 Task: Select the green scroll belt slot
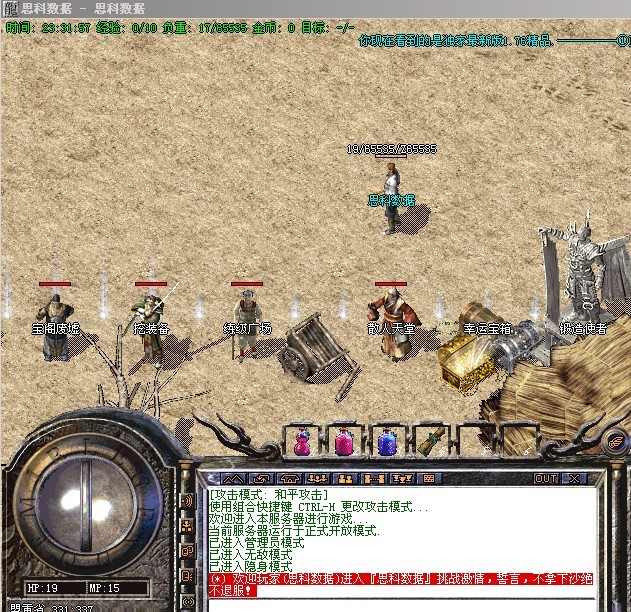click(x=430, y=441)
